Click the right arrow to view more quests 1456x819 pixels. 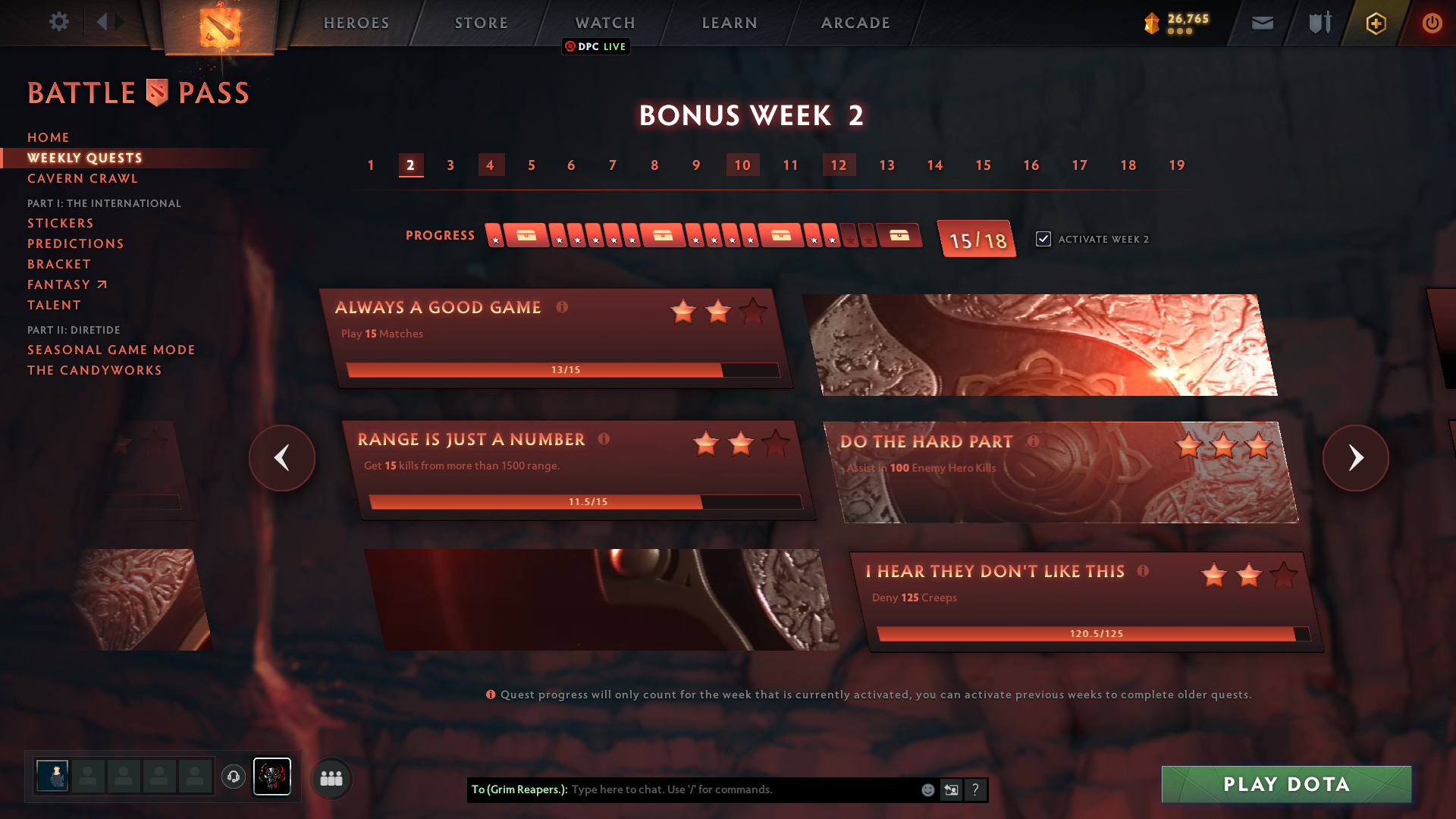(x=1356, y=458)
